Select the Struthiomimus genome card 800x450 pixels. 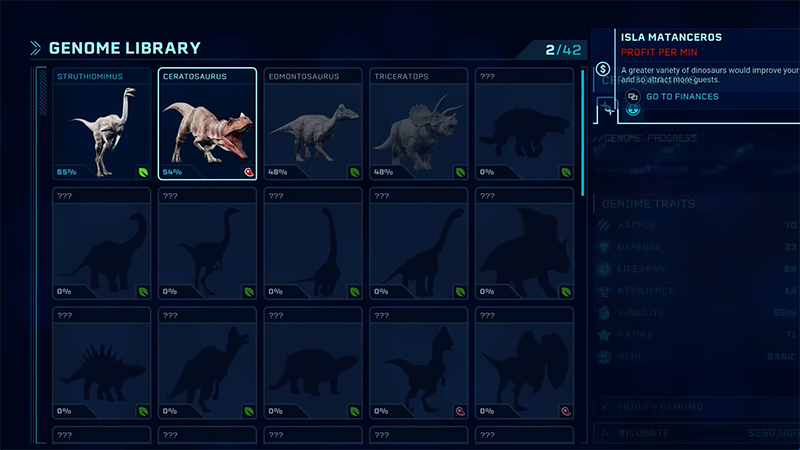coord(101,124)
